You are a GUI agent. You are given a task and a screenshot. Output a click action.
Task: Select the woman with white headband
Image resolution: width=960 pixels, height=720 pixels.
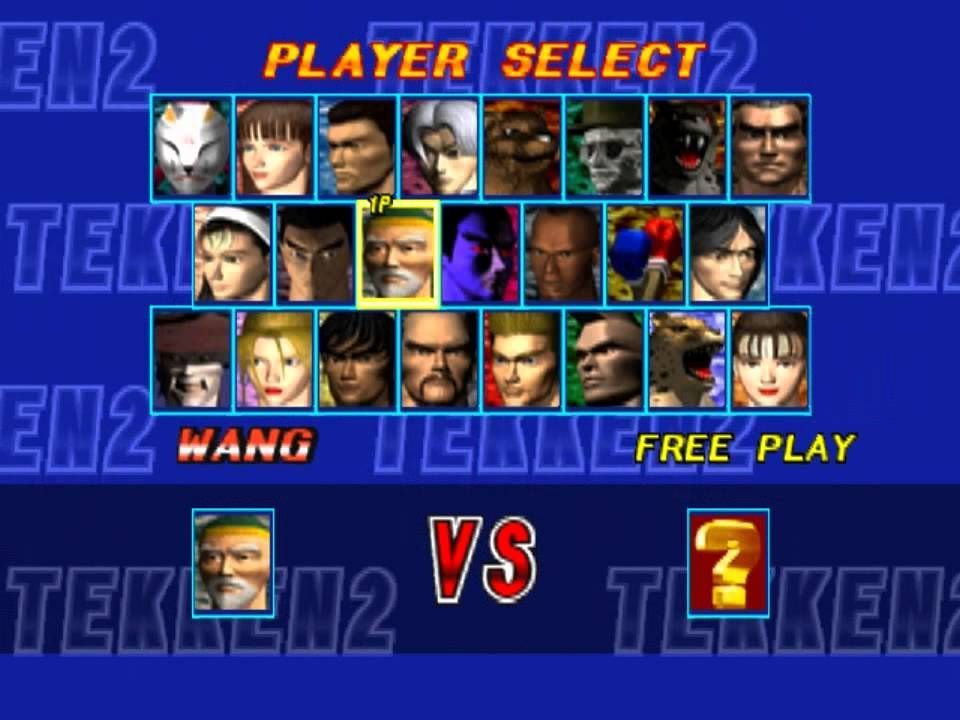coord(233,254)
